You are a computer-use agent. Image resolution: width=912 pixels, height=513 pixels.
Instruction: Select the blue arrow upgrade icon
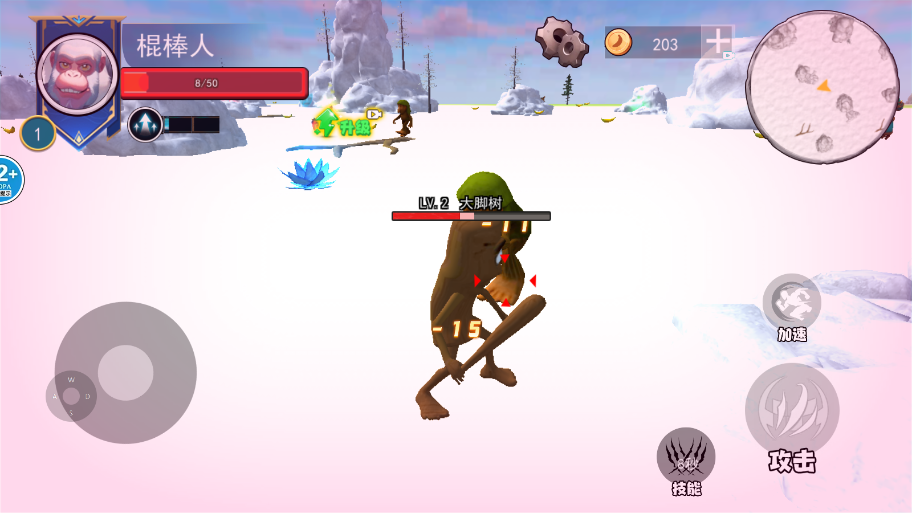146,124
